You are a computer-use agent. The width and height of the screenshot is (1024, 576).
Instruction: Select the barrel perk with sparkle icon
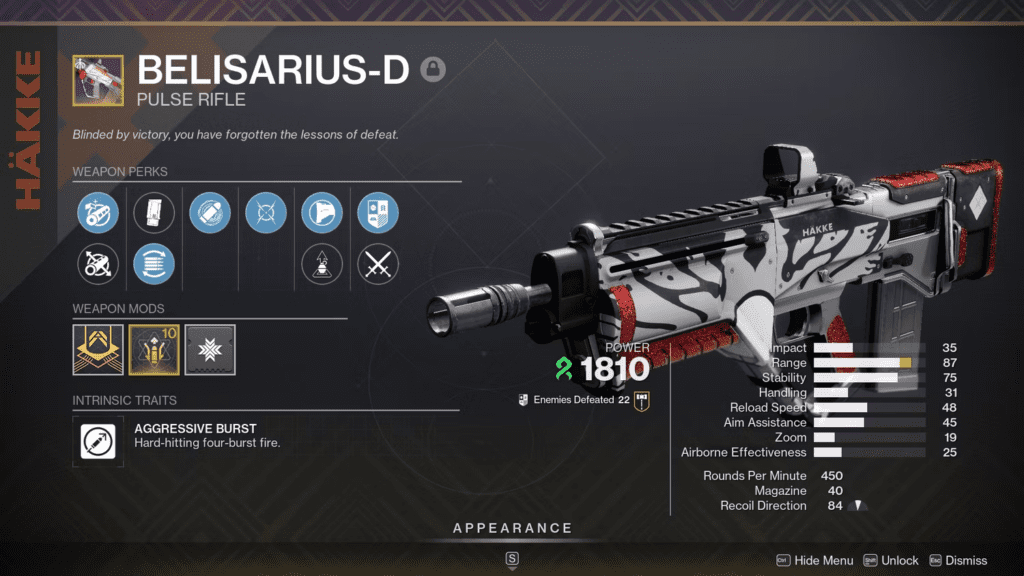tap(98, 212)
